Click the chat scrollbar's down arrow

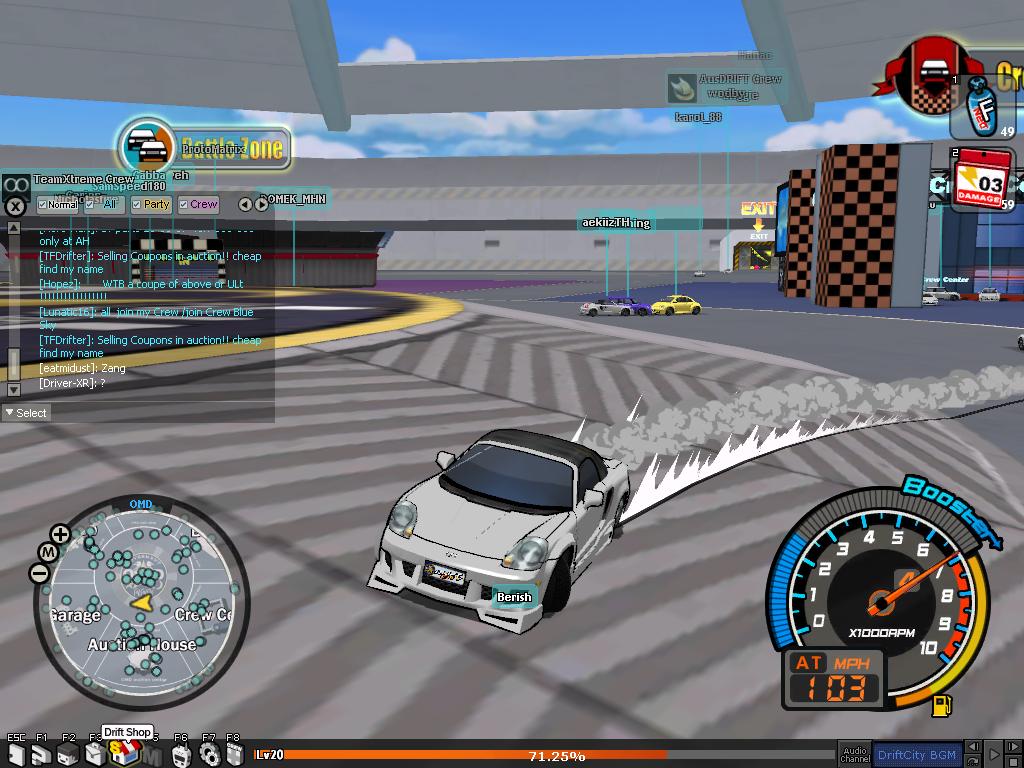click(13, 389)
